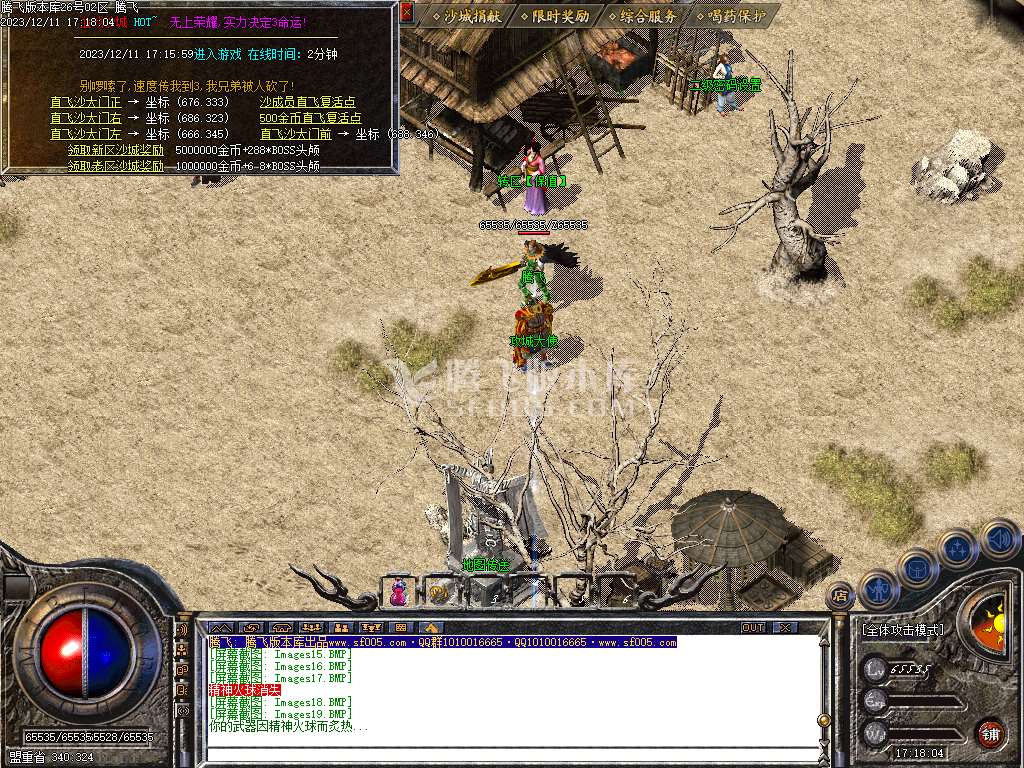The image size is (1024, 768).
Task: Click the OUT button above the chat
Action: click(753, 627)
